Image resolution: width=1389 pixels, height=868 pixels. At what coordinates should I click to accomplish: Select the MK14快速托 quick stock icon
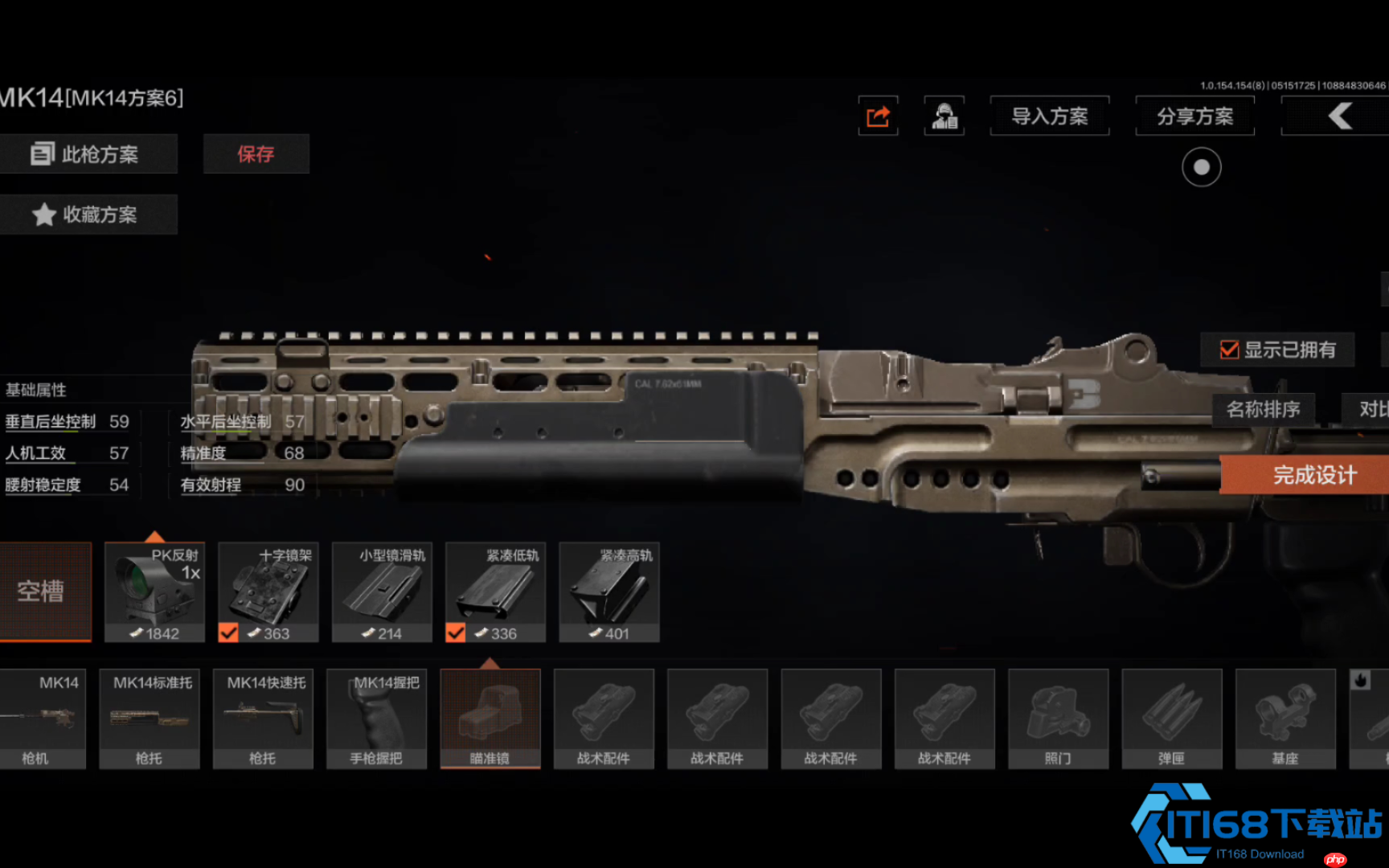click(262, 718)
